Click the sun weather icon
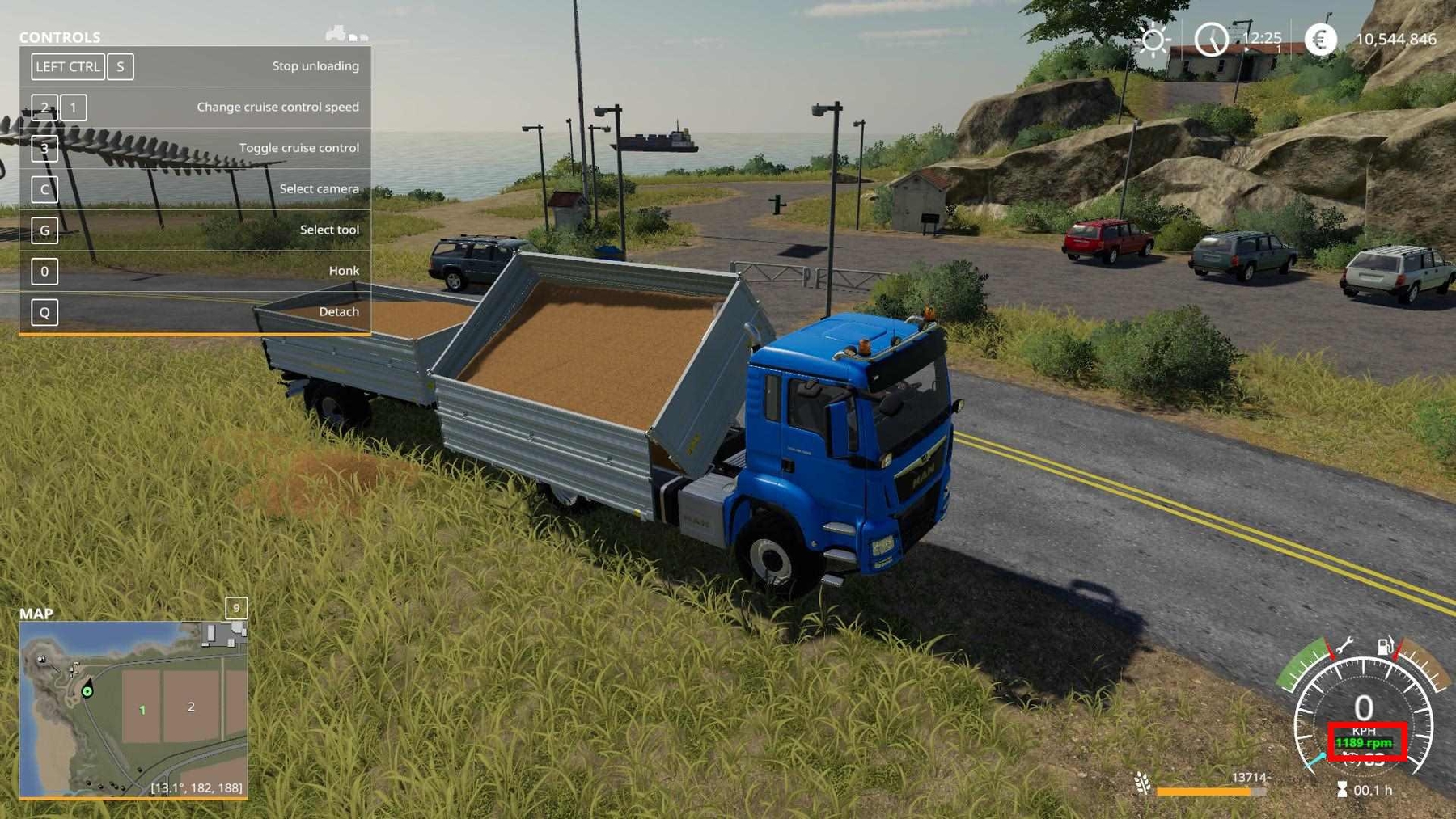 pos(1153,39)
